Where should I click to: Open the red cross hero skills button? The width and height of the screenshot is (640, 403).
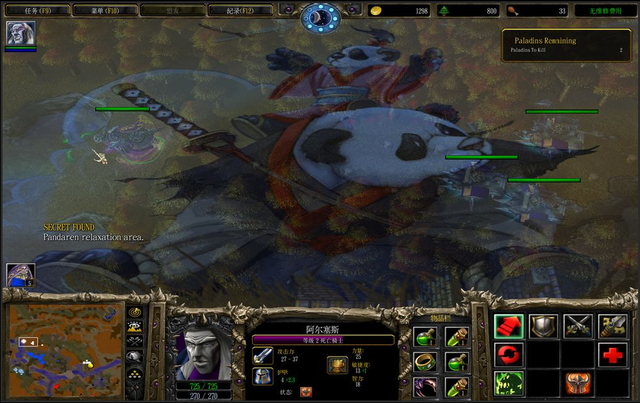click(x=613, y=355)
